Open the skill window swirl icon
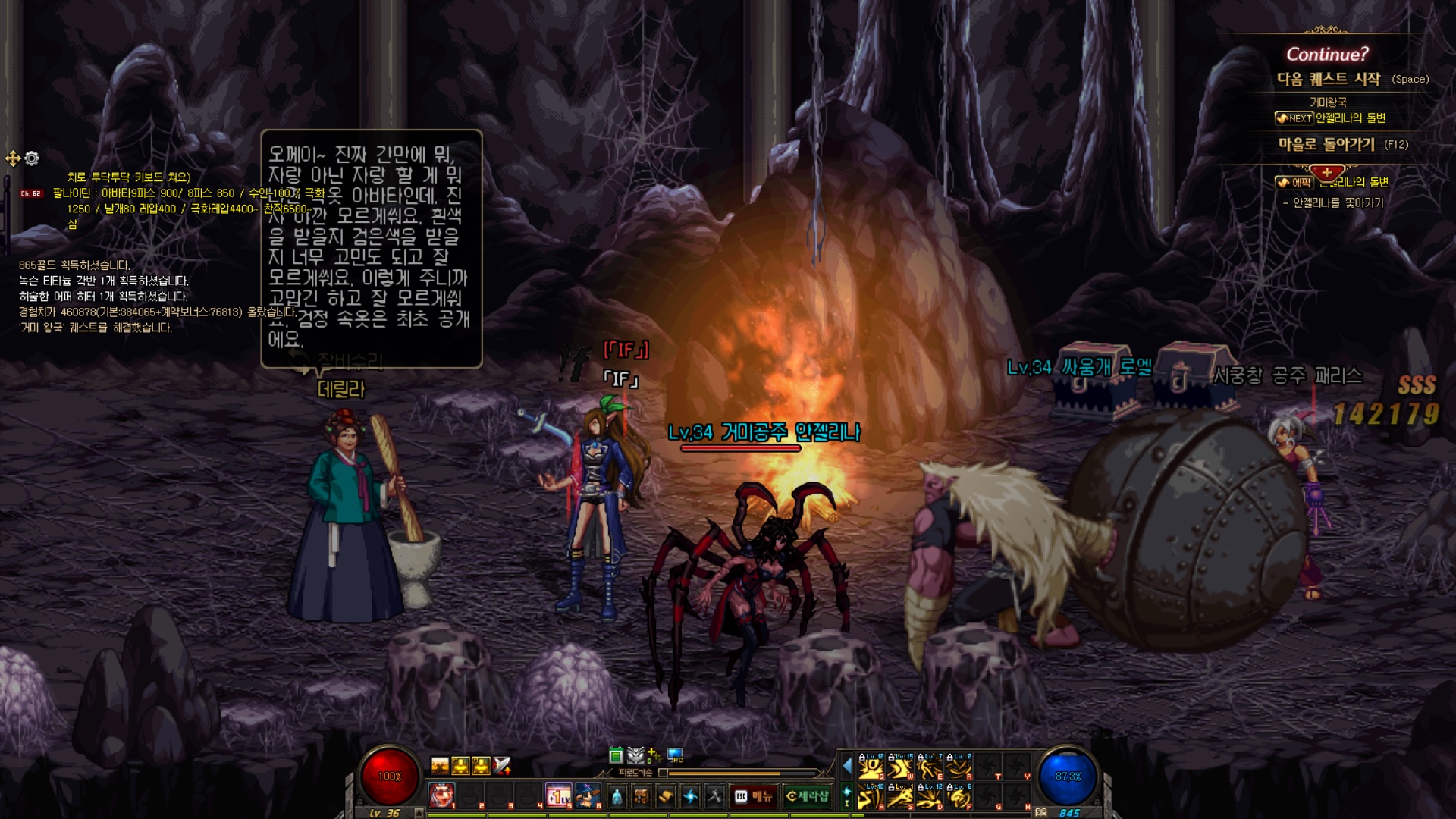 690,796
